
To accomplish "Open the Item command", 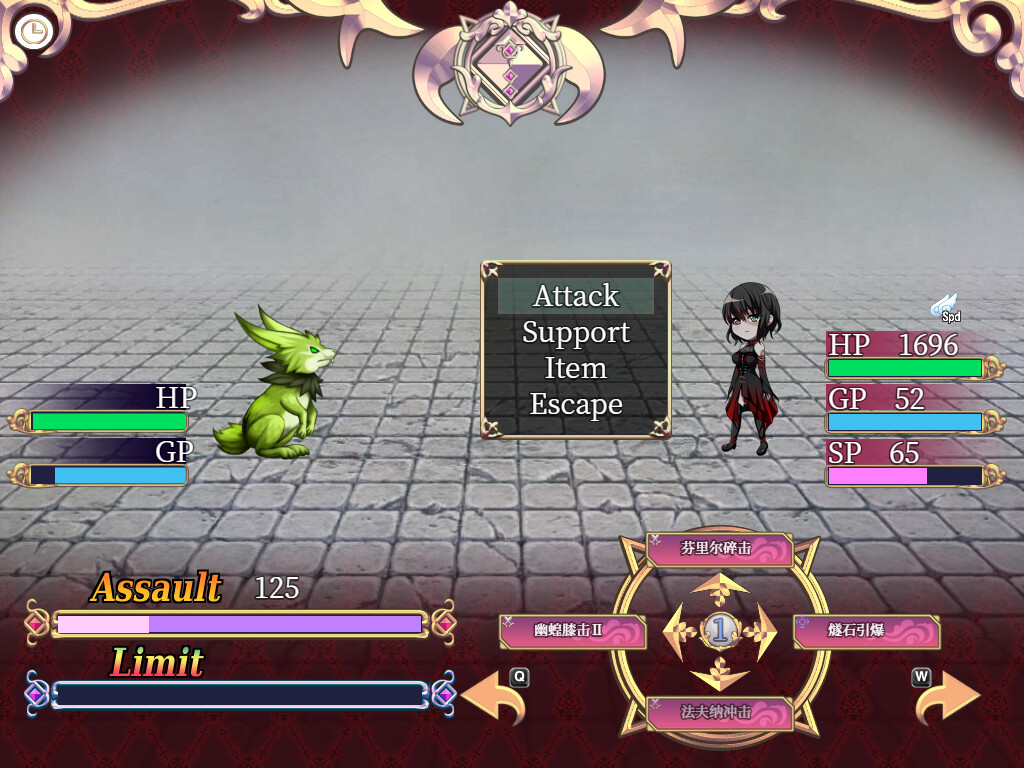I will (576, 368).
